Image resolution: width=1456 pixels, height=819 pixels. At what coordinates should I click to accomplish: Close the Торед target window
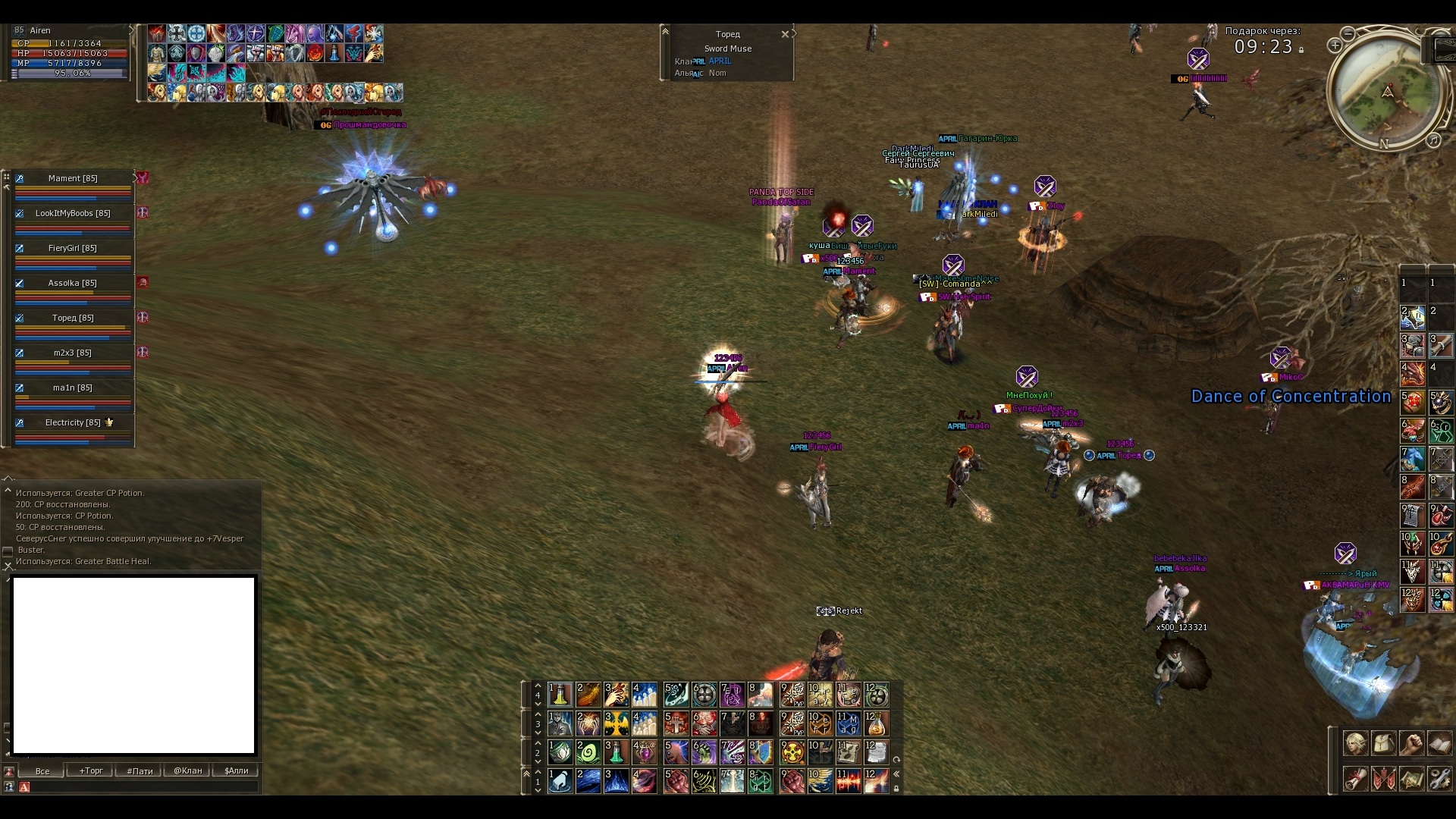[785, 34]
